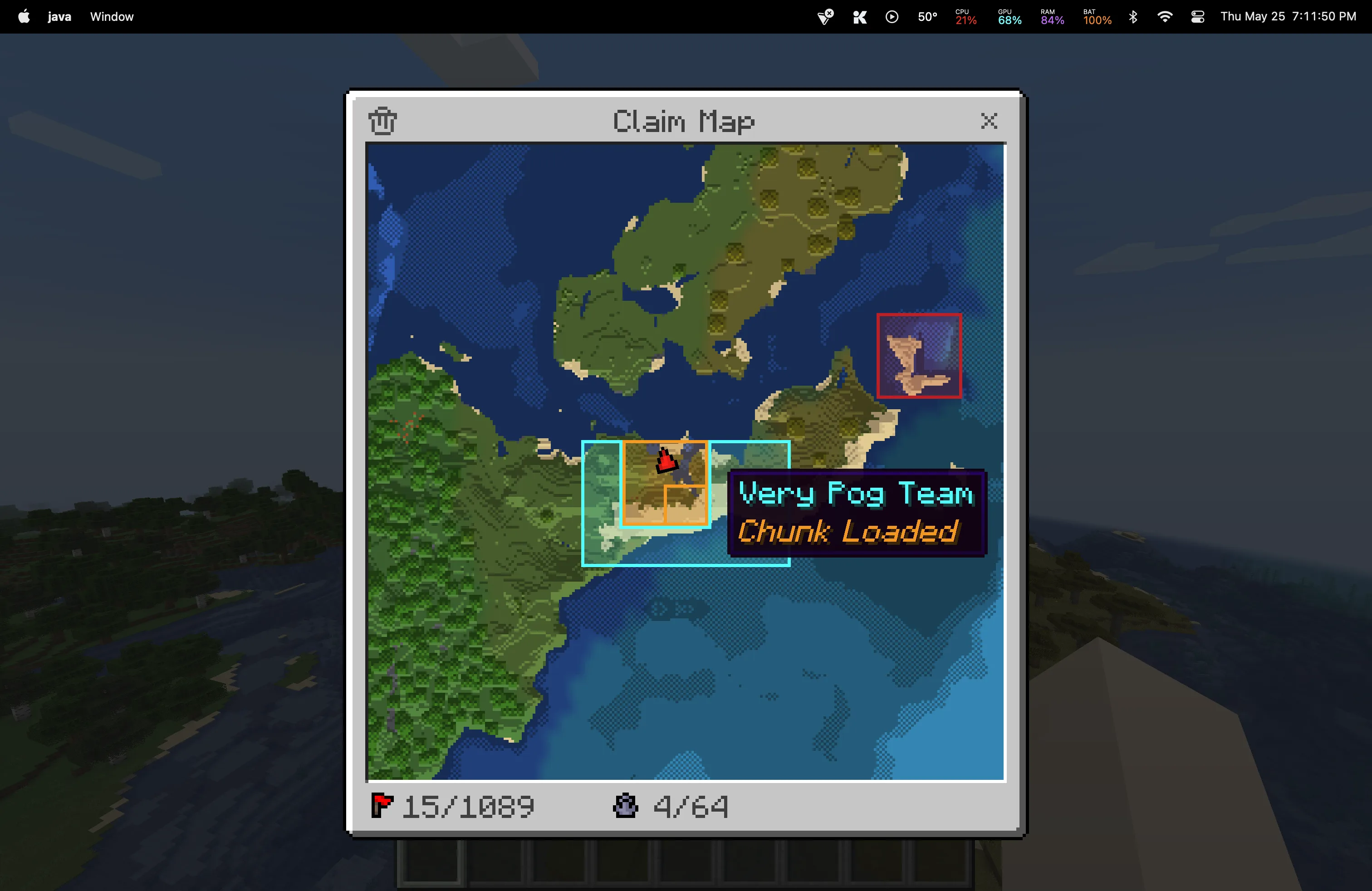Close the Claim Map with the X button

(x=989, y=121)
